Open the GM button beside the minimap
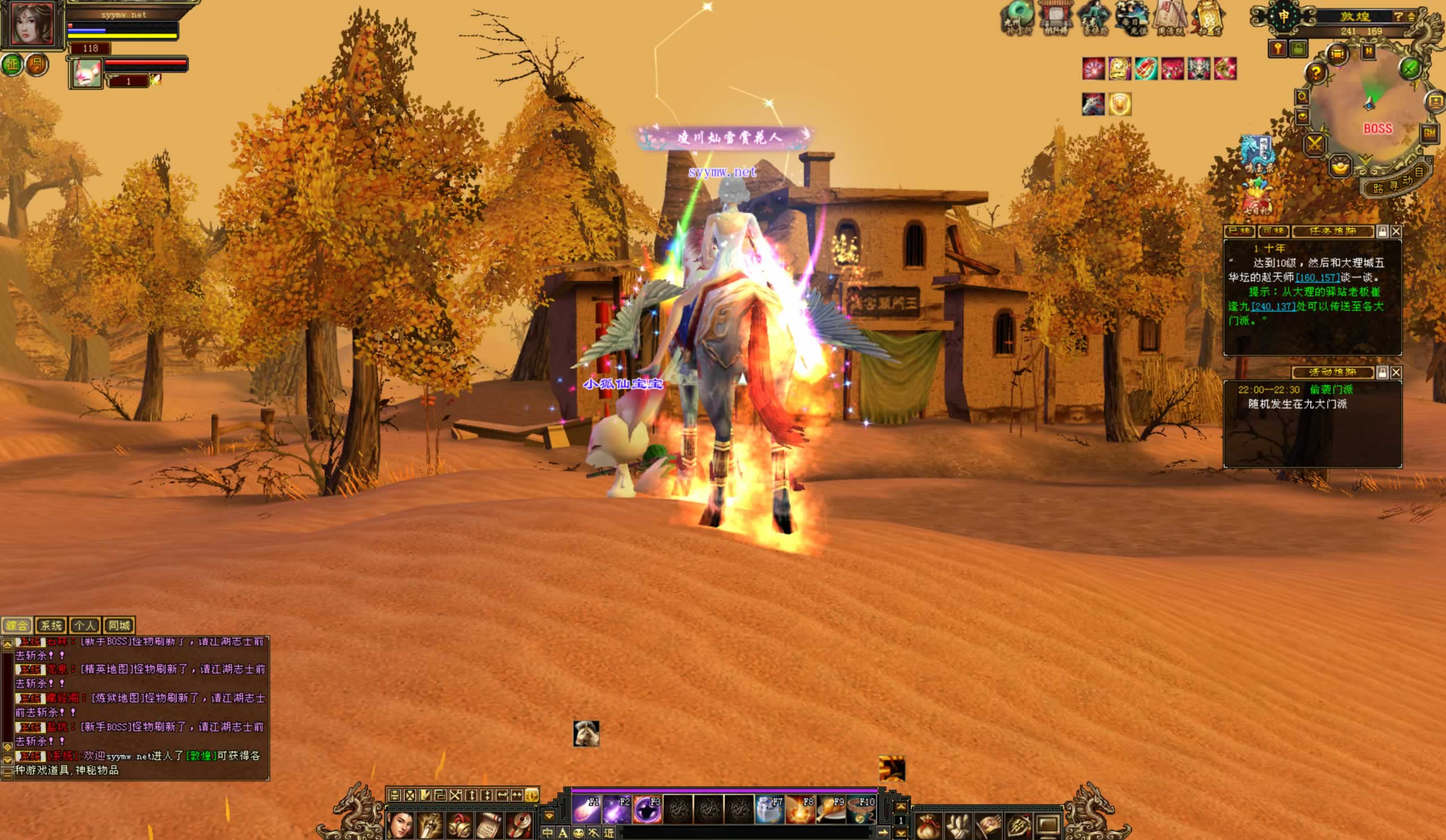 (1429, 134)
